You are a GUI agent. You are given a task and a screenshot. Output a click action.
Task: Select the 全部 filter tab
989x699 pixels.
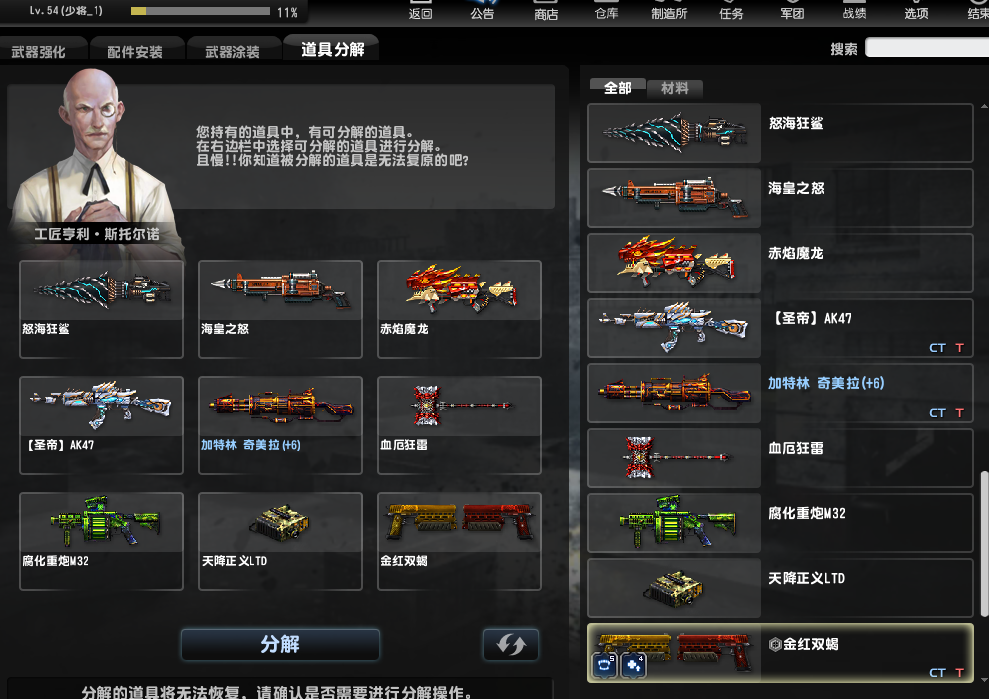(617, 88)
